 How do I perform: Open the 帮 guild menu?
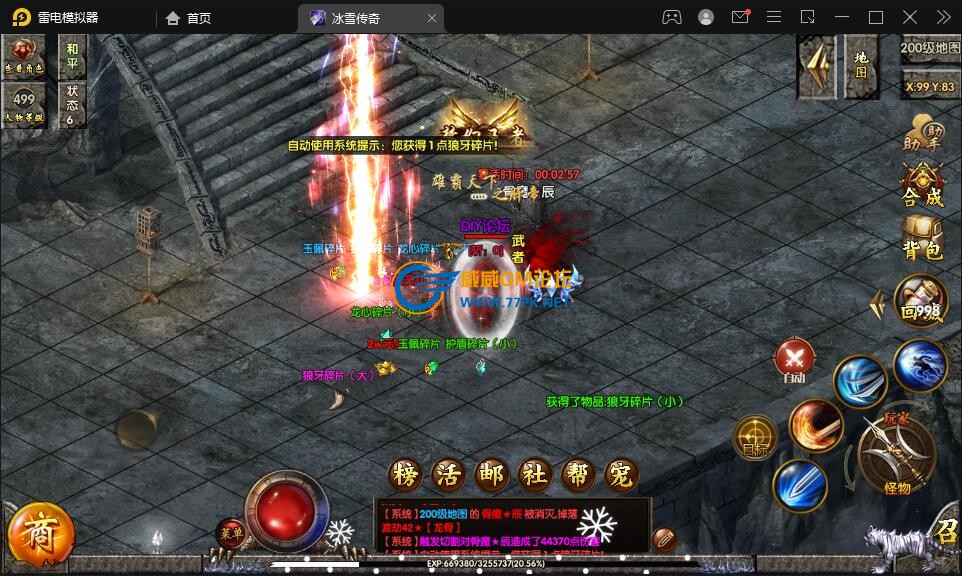click(x=578, y=475)
